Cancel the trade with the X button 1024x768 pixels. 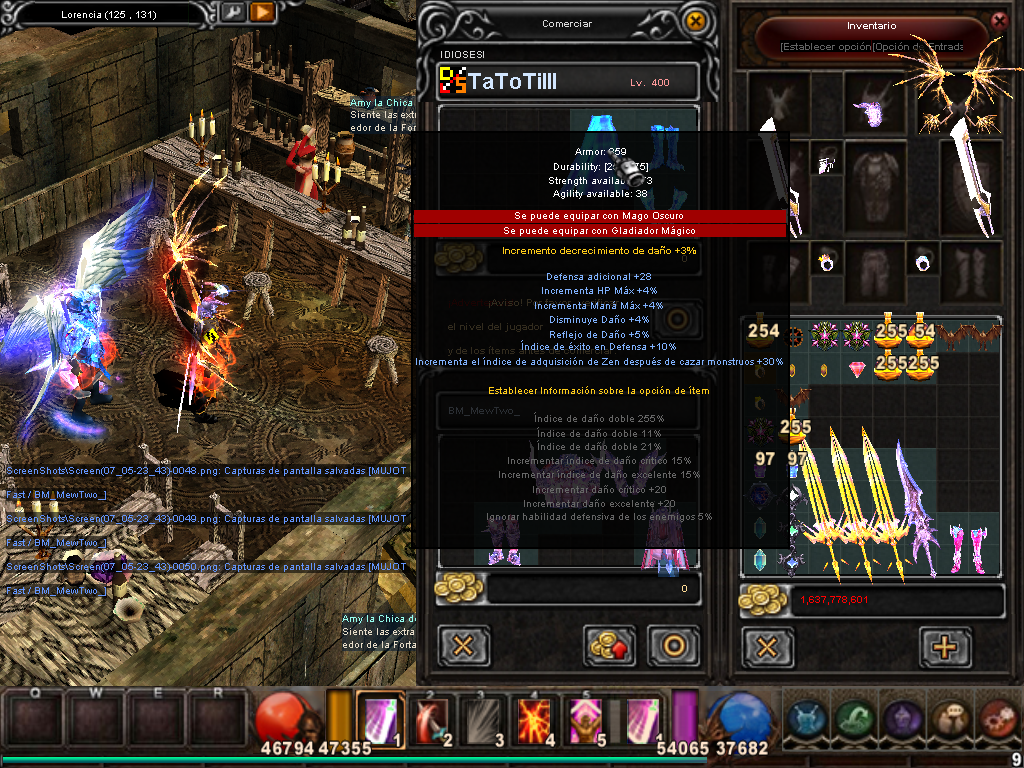[x=463, y=645]
